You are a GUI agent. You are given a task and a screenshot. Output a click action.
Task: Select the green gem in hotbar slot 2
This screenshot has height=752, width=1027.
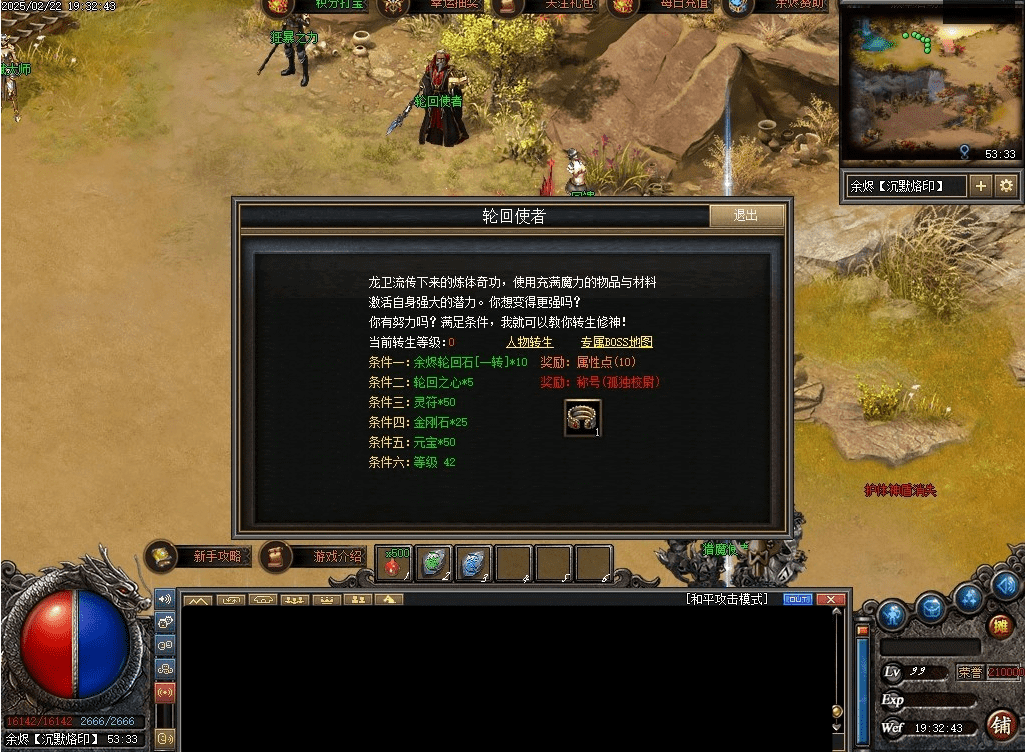coord(434,563)
